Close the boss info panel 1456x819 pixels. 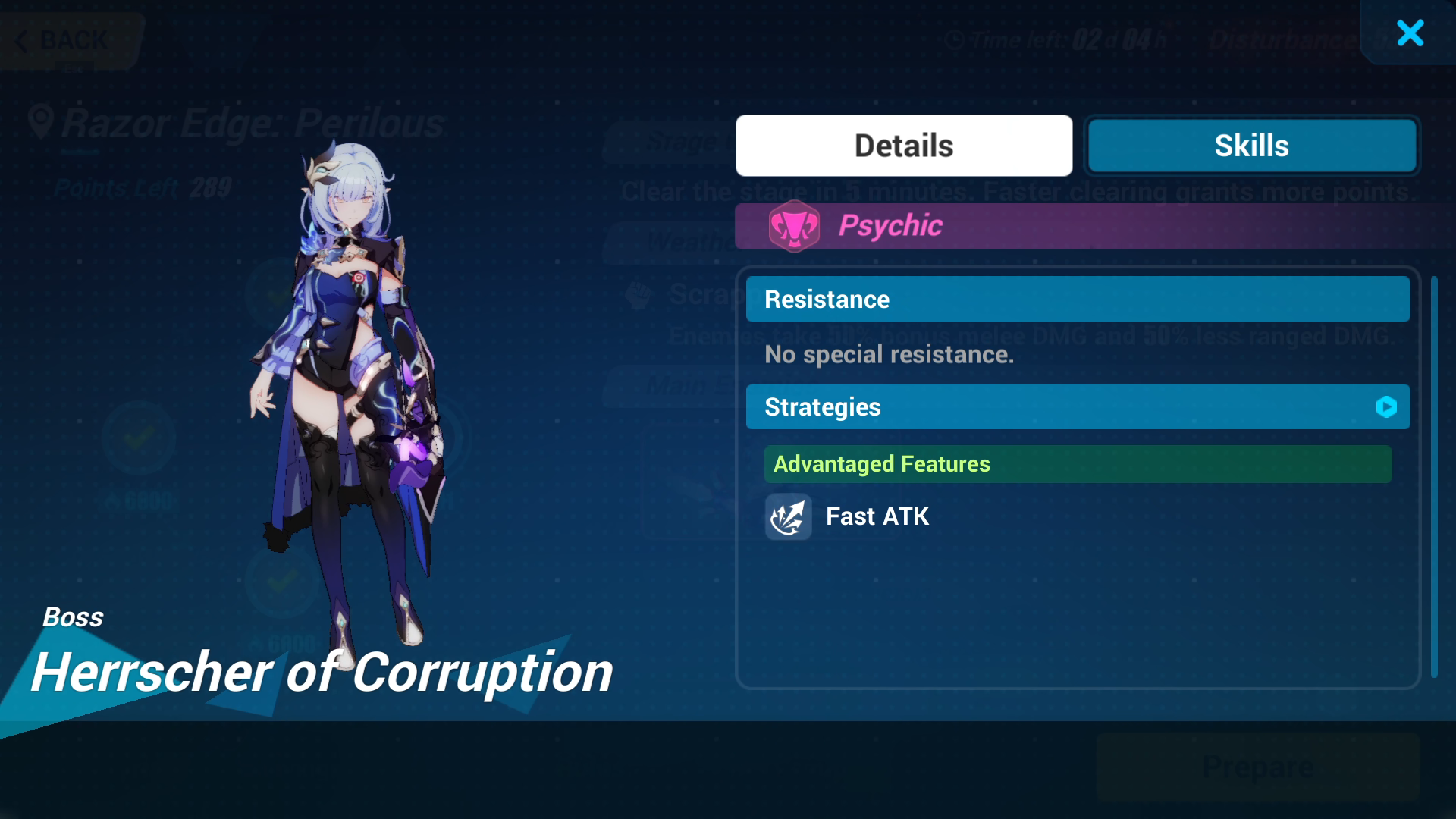point(1410,33)
